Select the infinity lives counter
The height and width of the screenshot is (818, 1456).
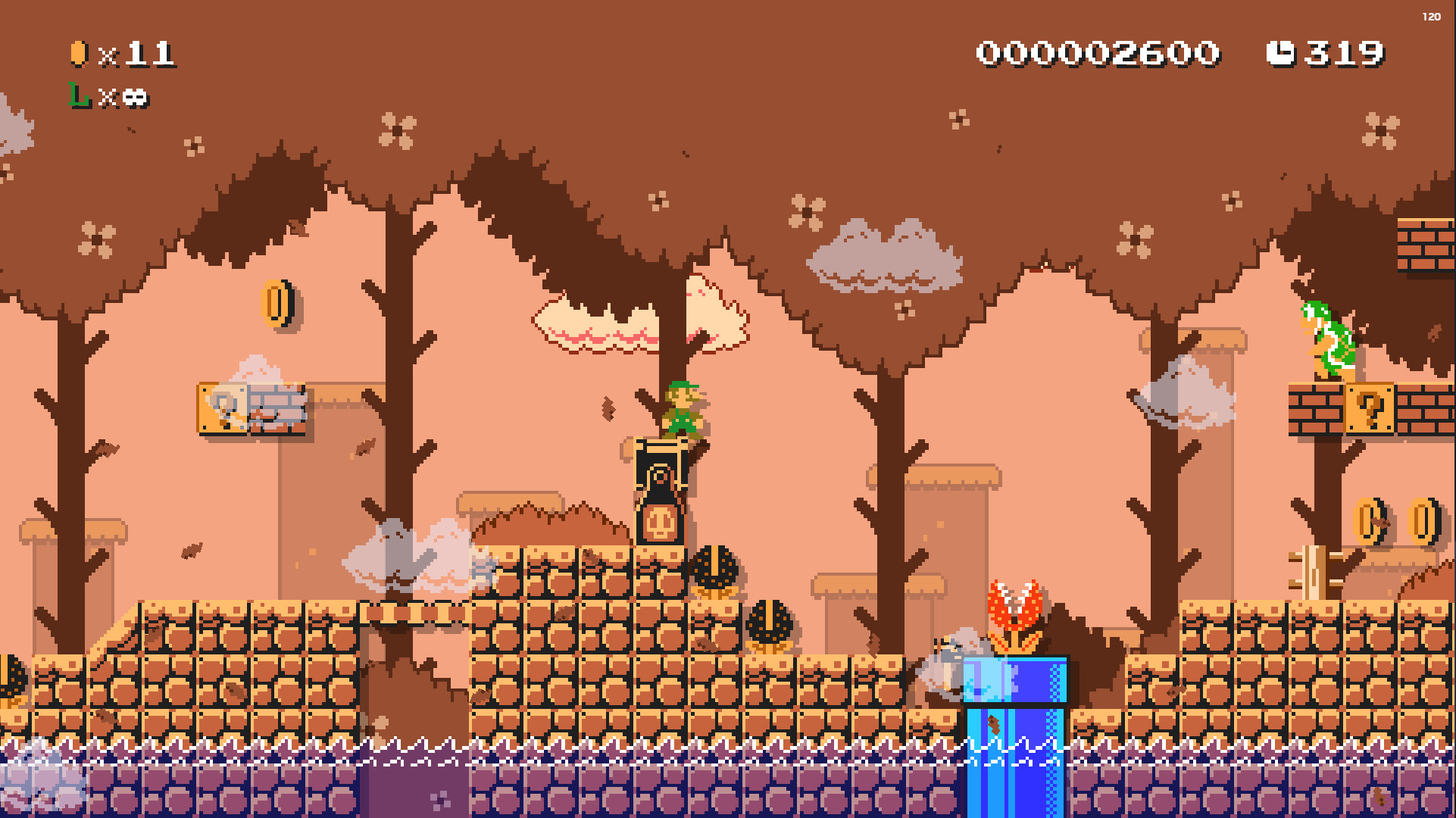pos(133,97)
